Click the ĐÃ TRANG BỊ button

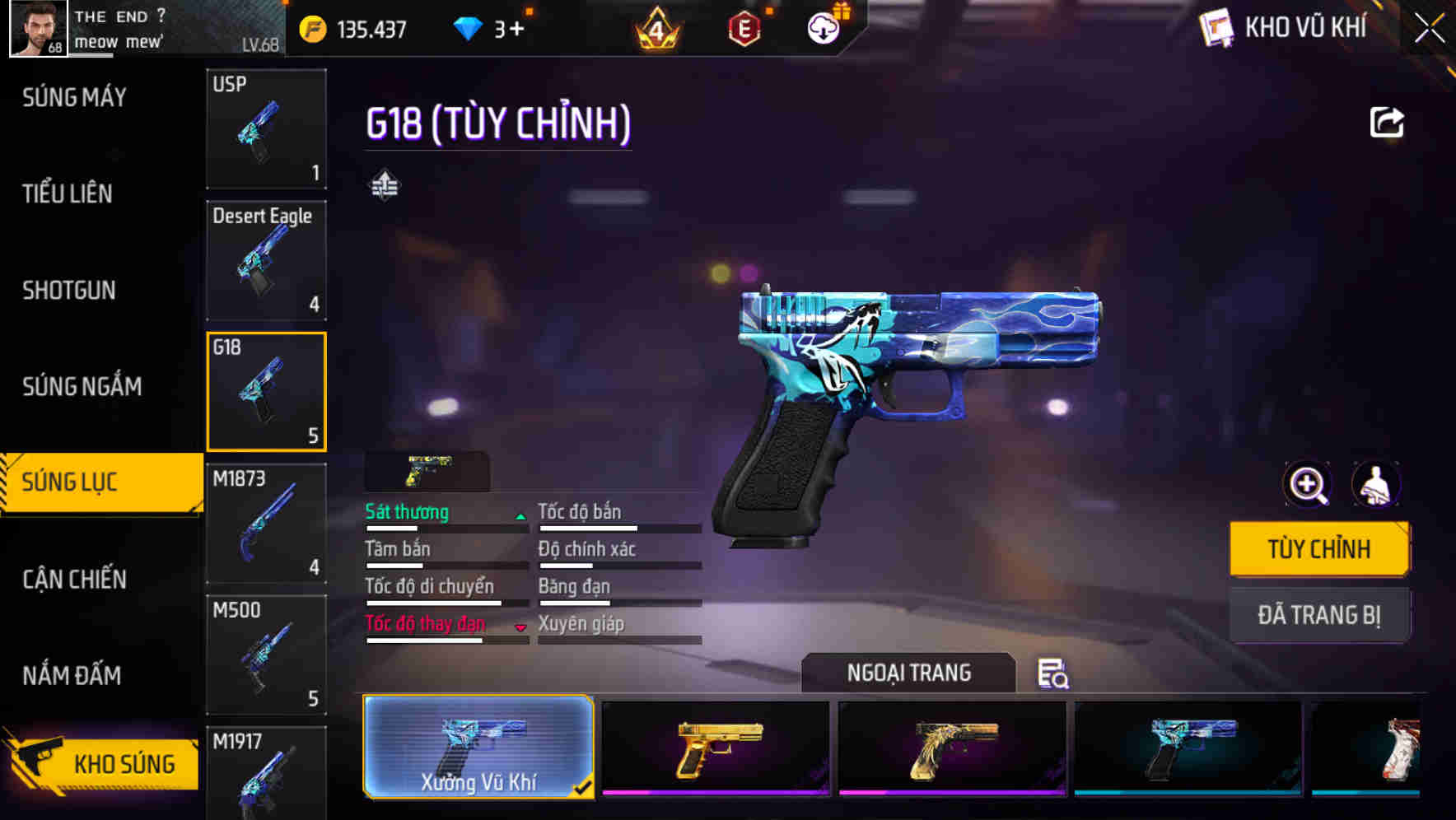1318,615
